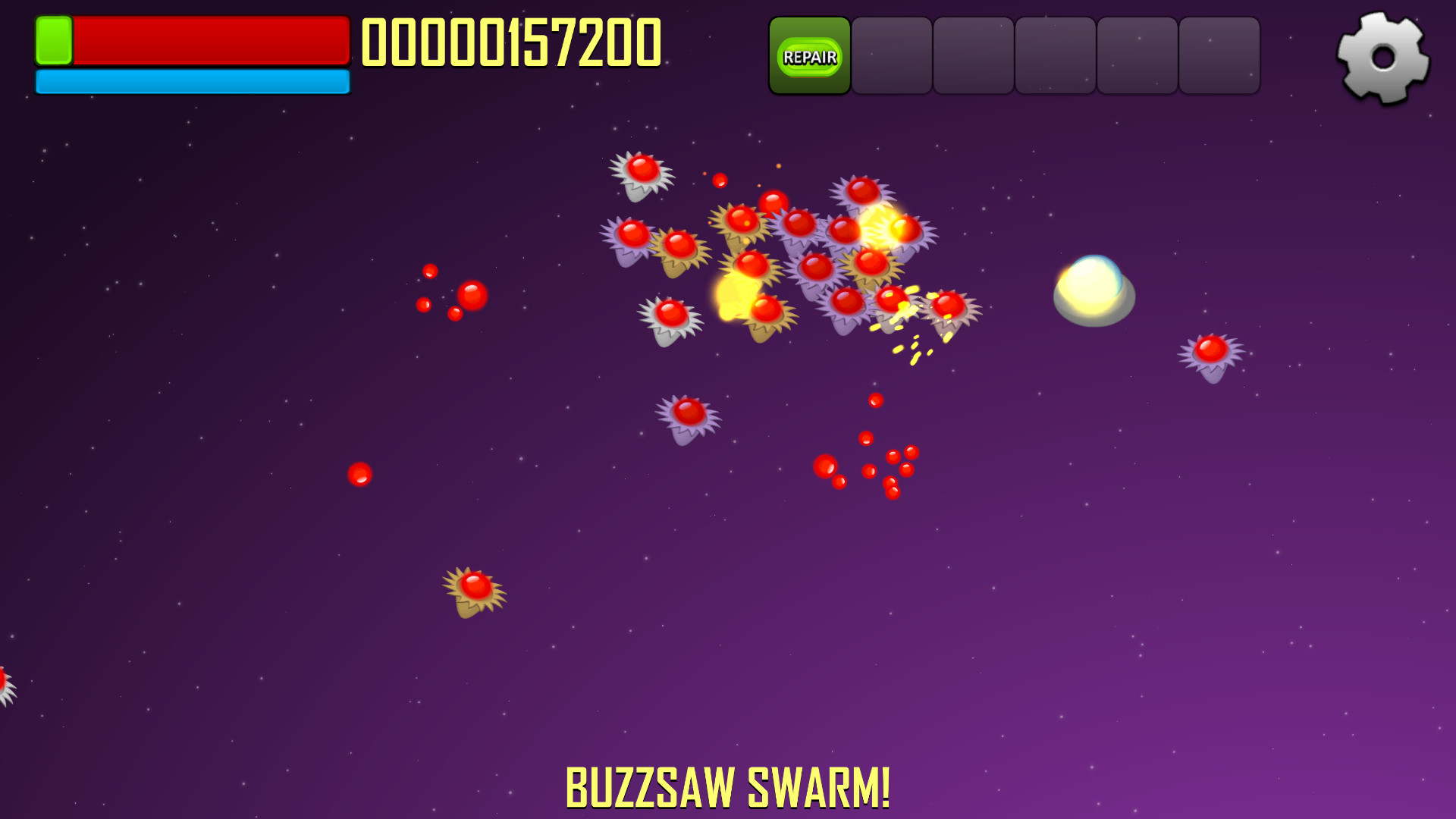This screenshot has height=819, width=1456.
Task: Select the last empty powerup slot
Action: pyautogui.click(x=1220, y=55)
